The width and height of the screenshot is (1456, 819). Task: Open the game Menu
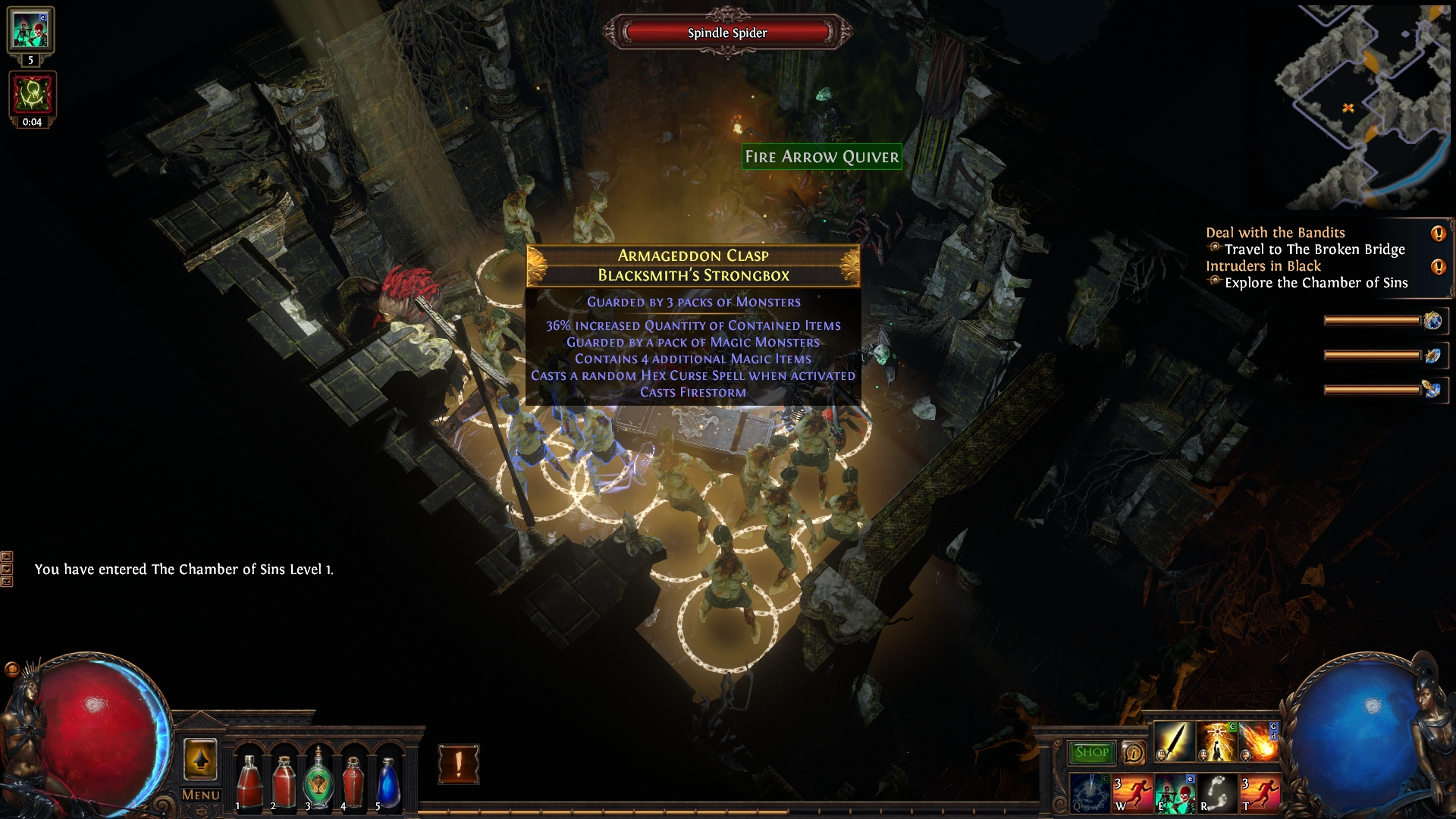click(x=201, y=795)
